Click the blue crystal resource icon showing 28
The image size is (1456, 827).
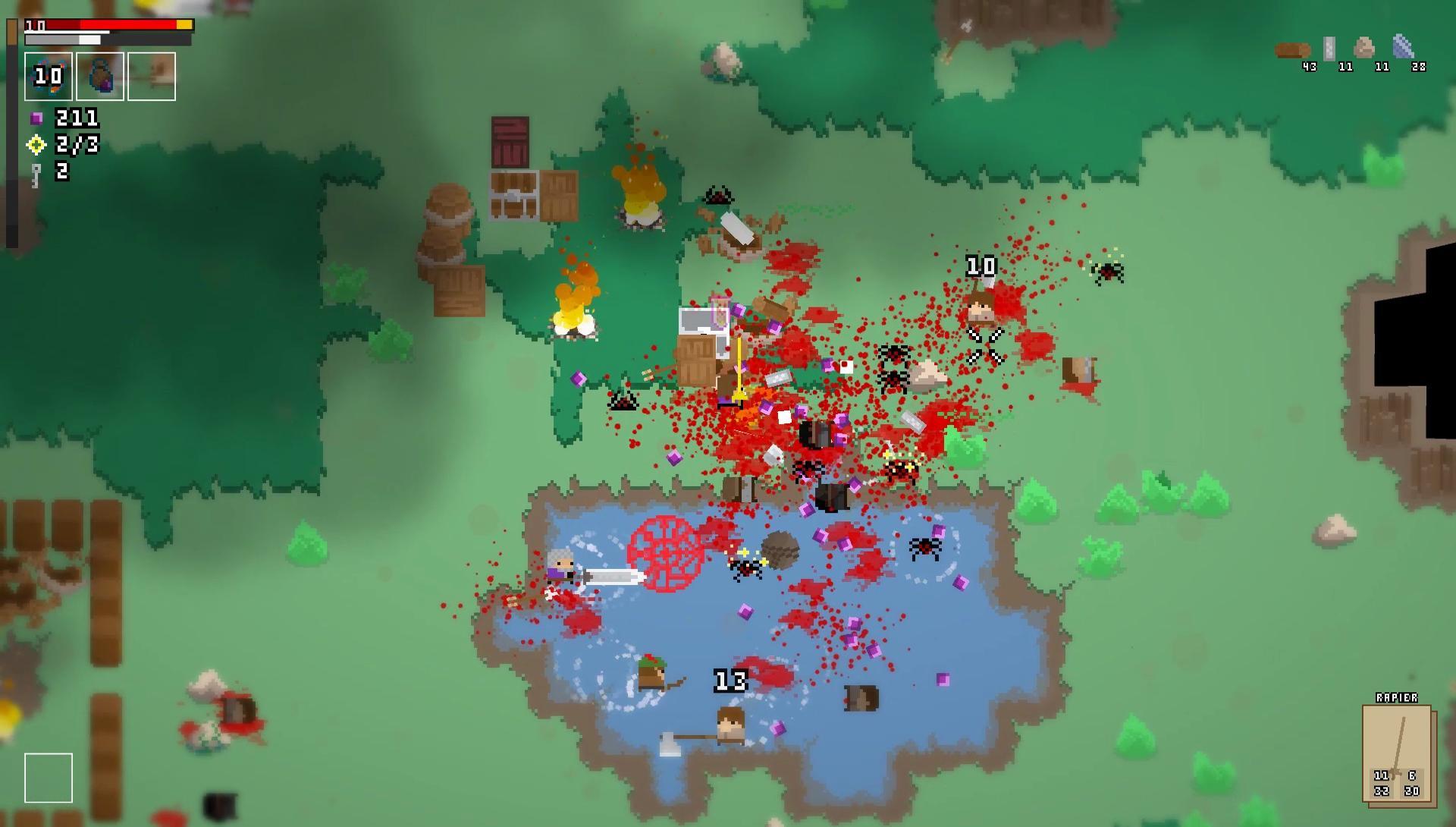[1403, 46]
